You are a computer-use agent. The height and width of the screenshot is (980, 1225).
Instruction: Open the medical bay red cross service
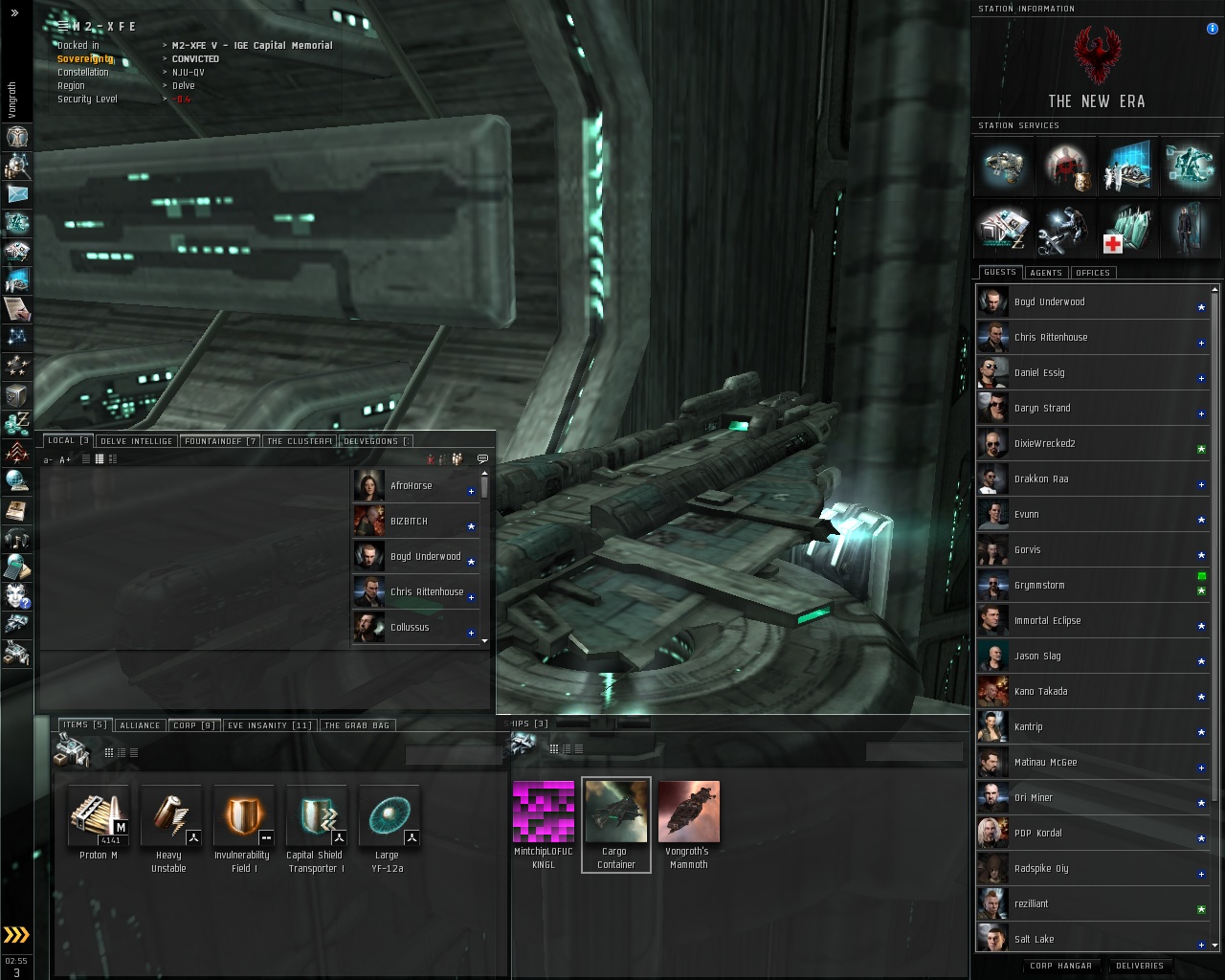(x=1128, y=231)
